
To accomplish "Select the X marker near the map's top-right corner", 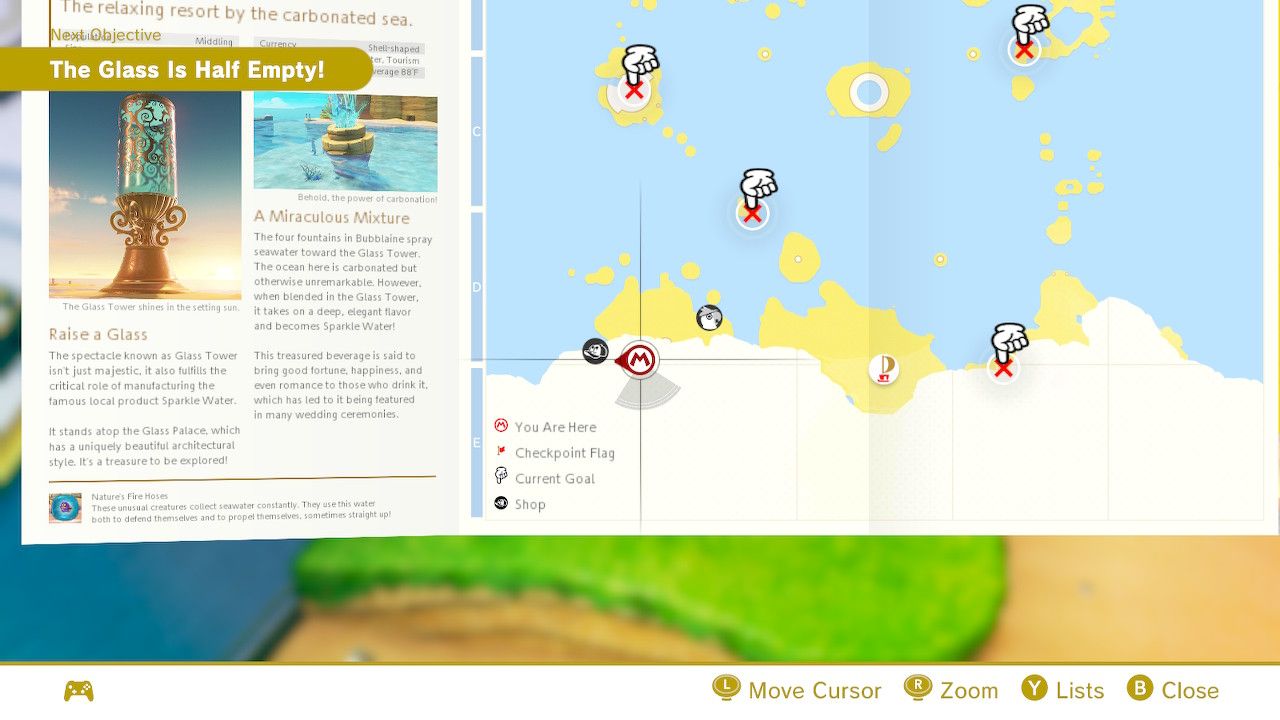I will tap(1024, 48).
